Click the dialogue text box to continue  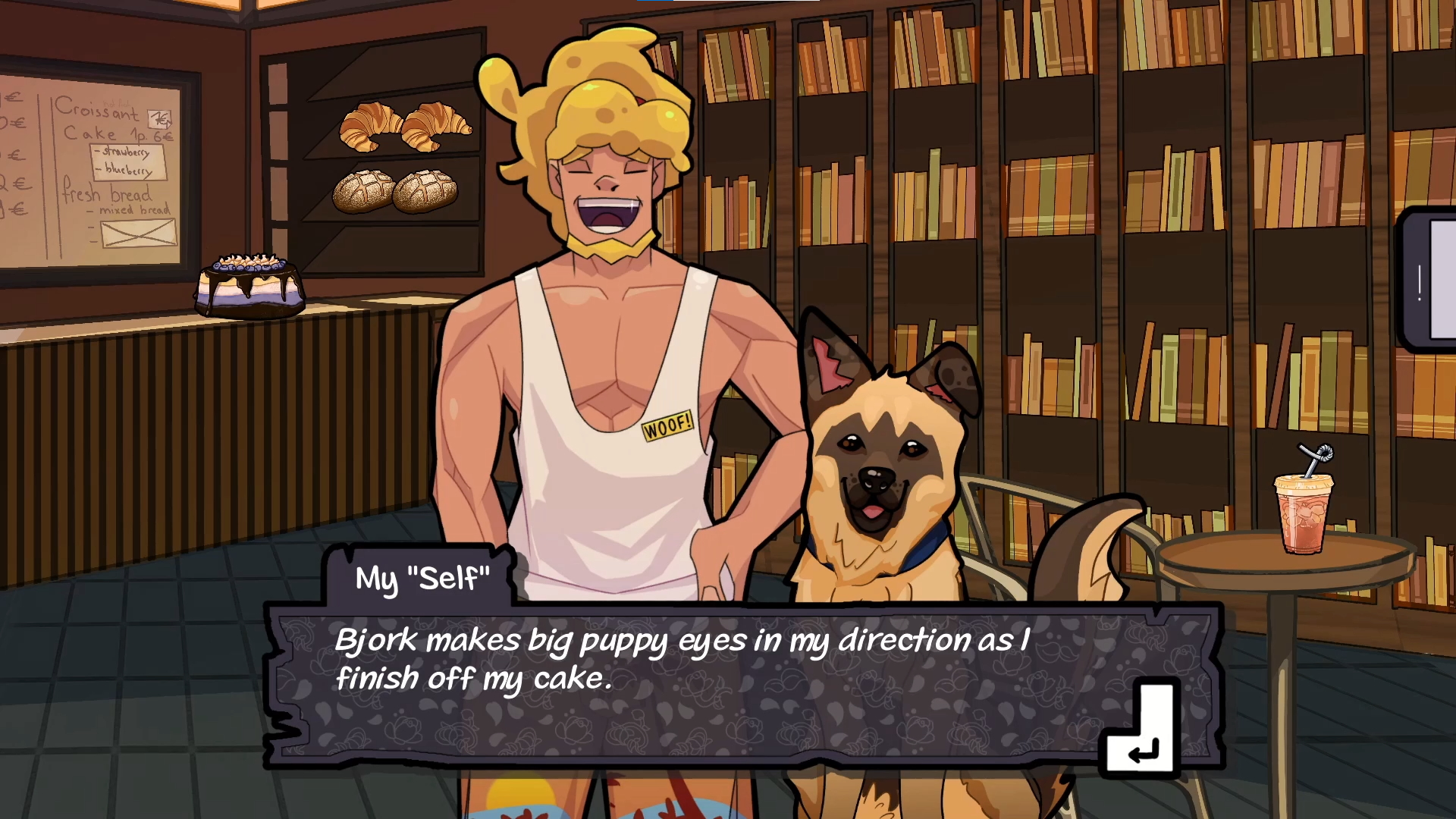point(682,682)
